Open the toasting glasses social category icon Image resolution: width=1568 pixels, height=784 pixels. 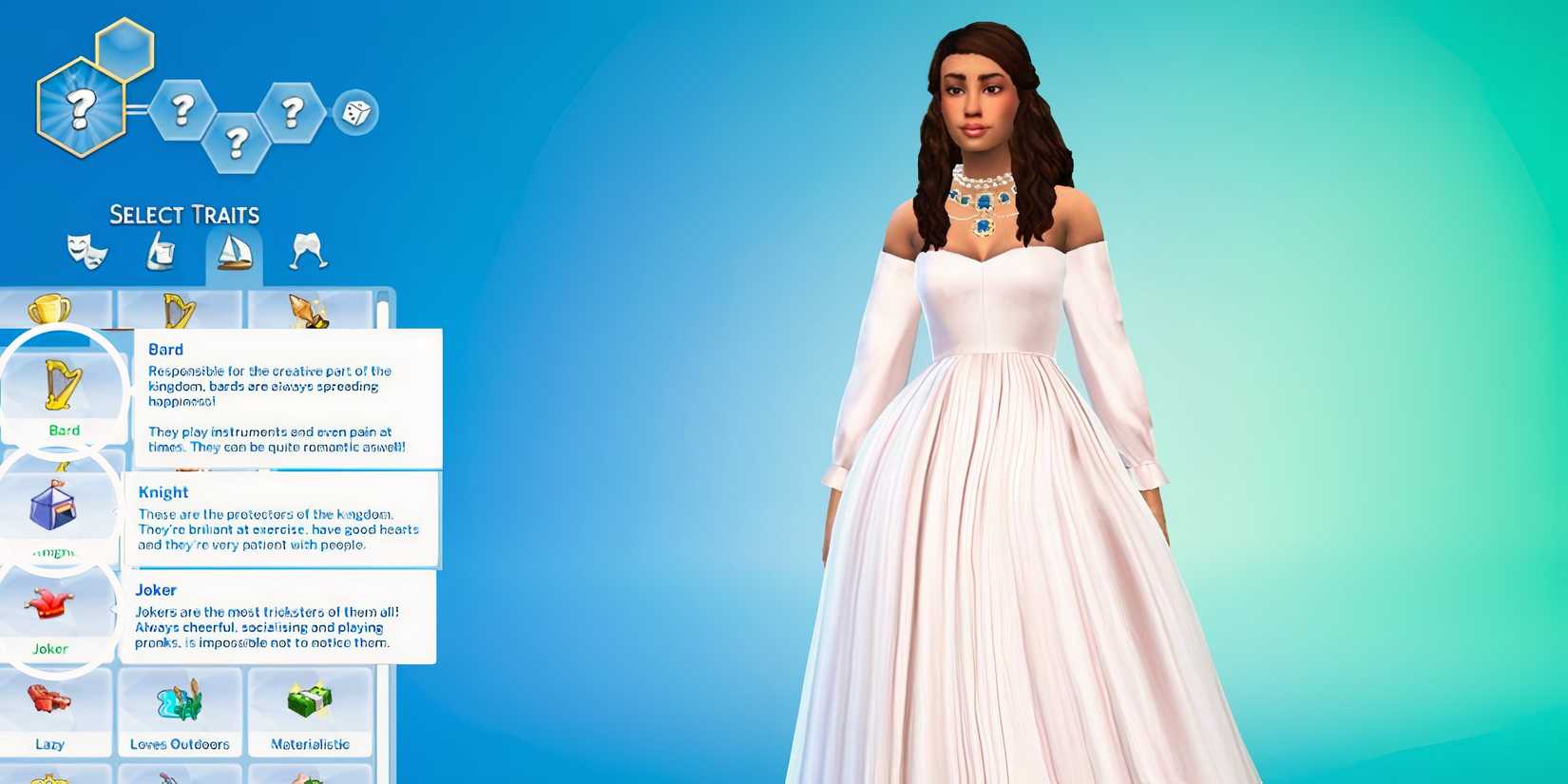[307, 250]
